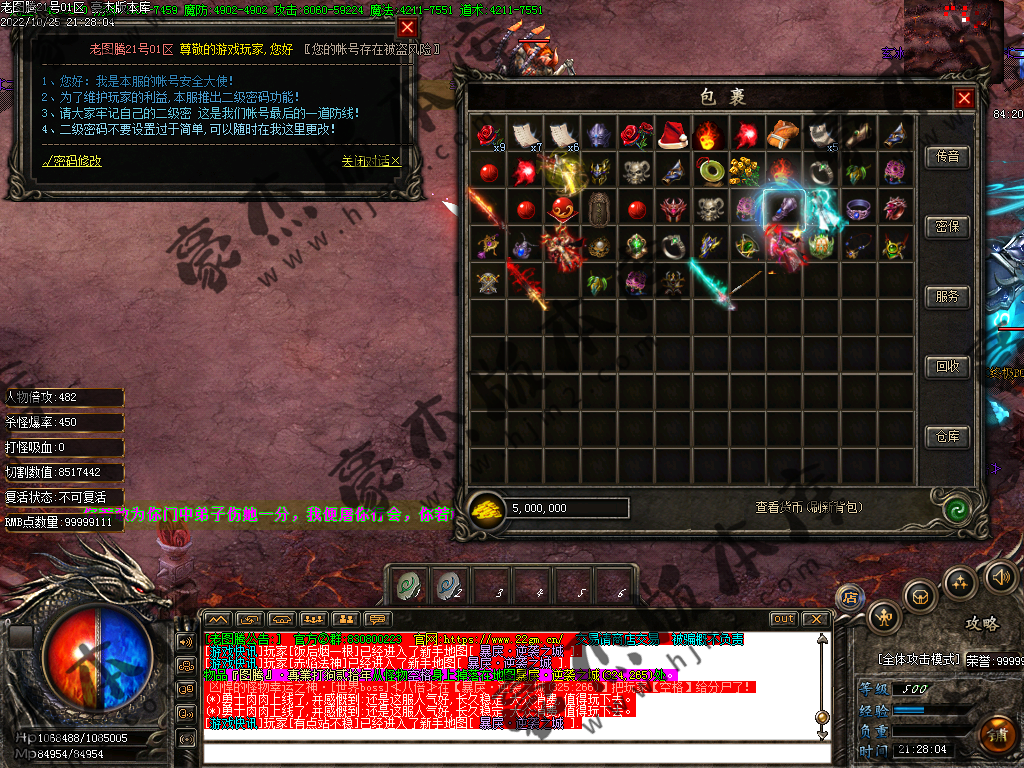Click the 攻略 guide button
This screenshot has width=1024, height=768.
pos(981,623)
